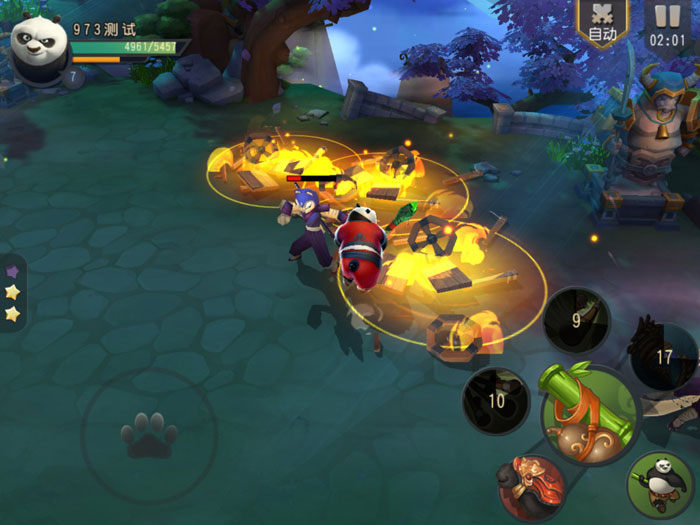Pause the game with the pause button

coord(665,24)
